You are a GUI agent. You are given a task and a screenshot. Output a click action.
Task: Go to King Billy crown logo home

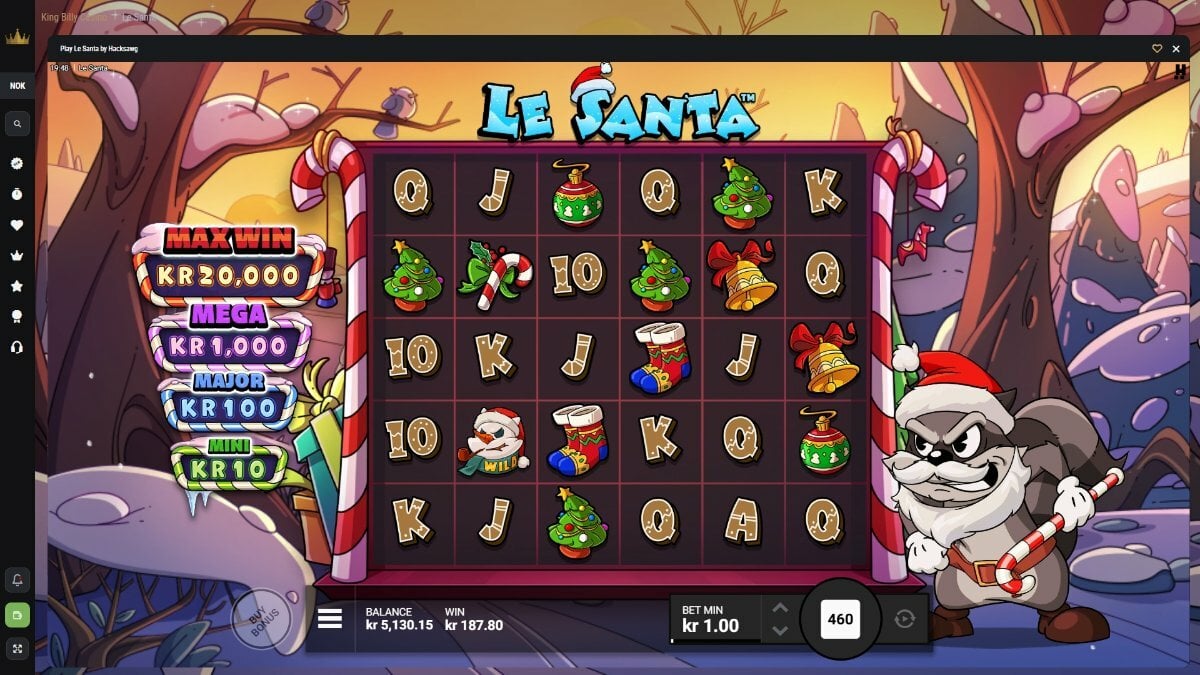(17, 38)
